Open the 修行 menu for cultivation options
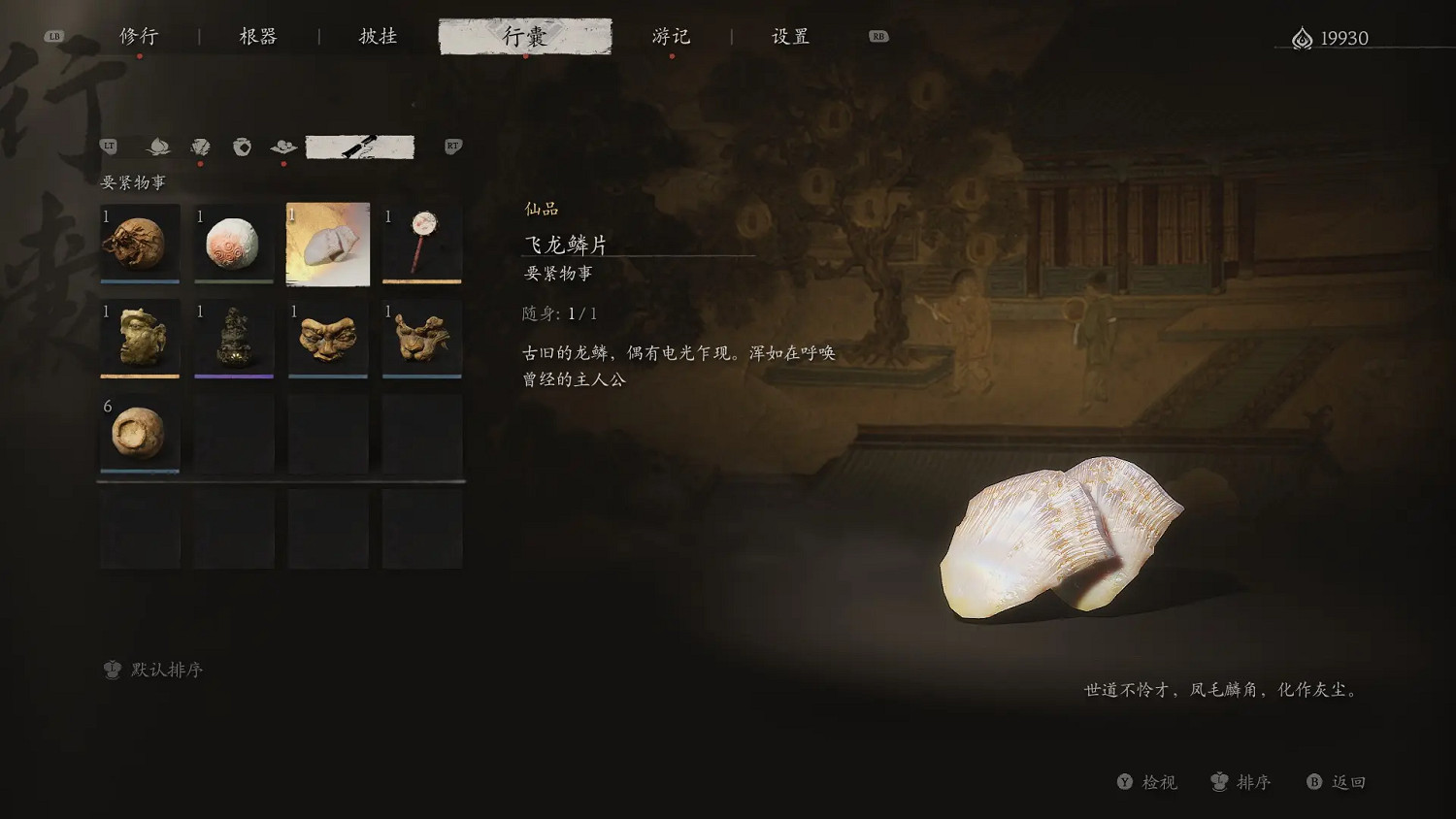 coord(140,36)
